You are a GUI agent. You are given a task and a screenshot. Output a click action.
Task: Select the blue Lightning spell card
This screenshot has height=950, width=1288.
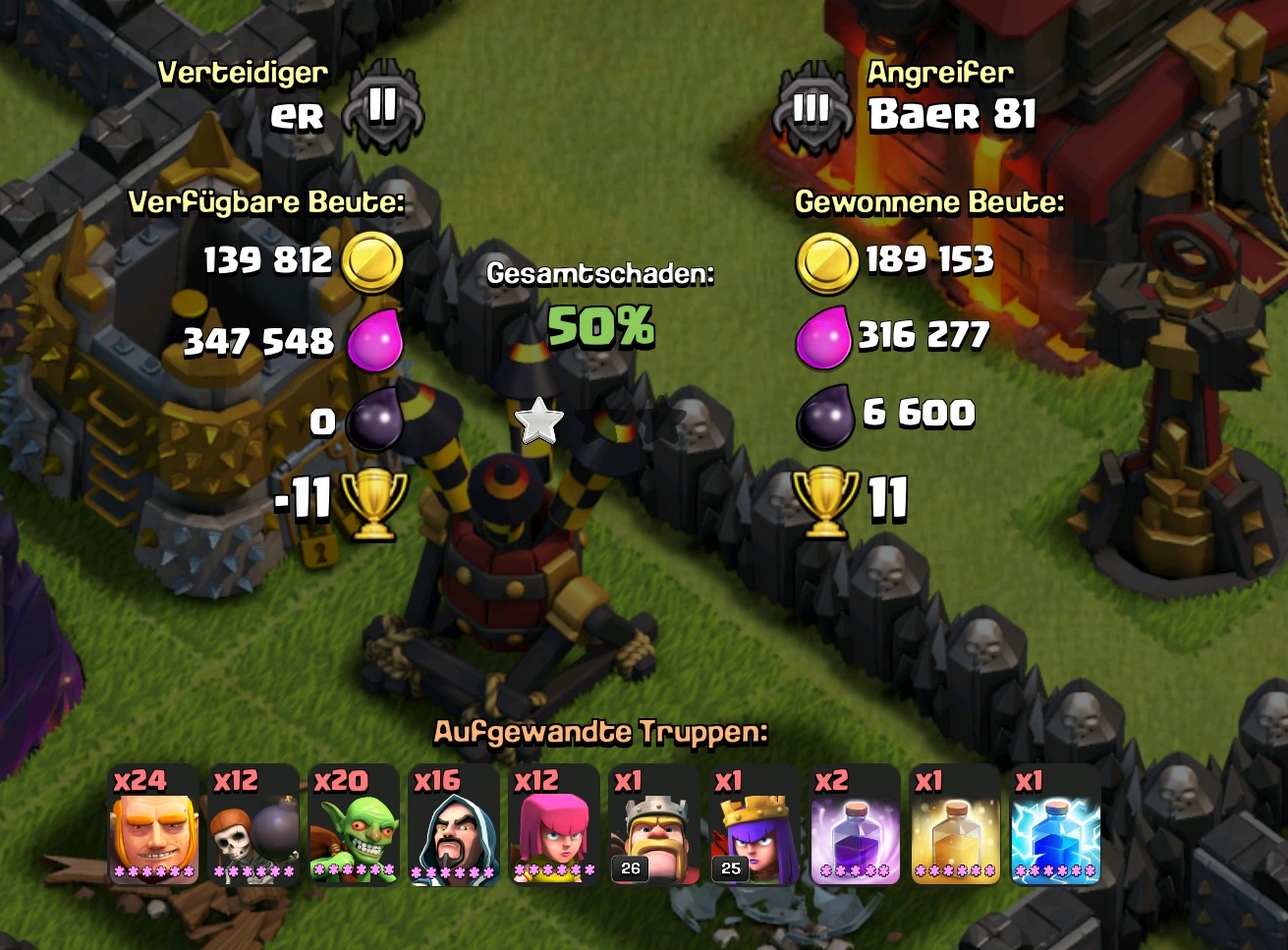pos(1056,825)
